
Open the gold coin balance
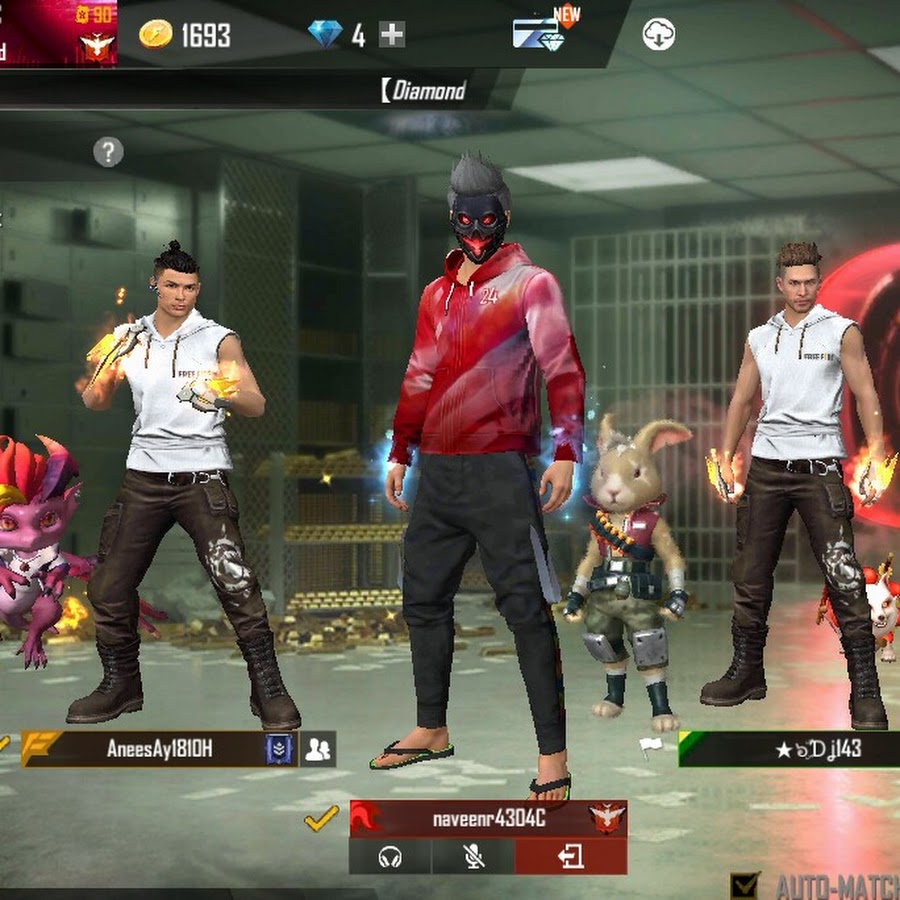point(185,35)
